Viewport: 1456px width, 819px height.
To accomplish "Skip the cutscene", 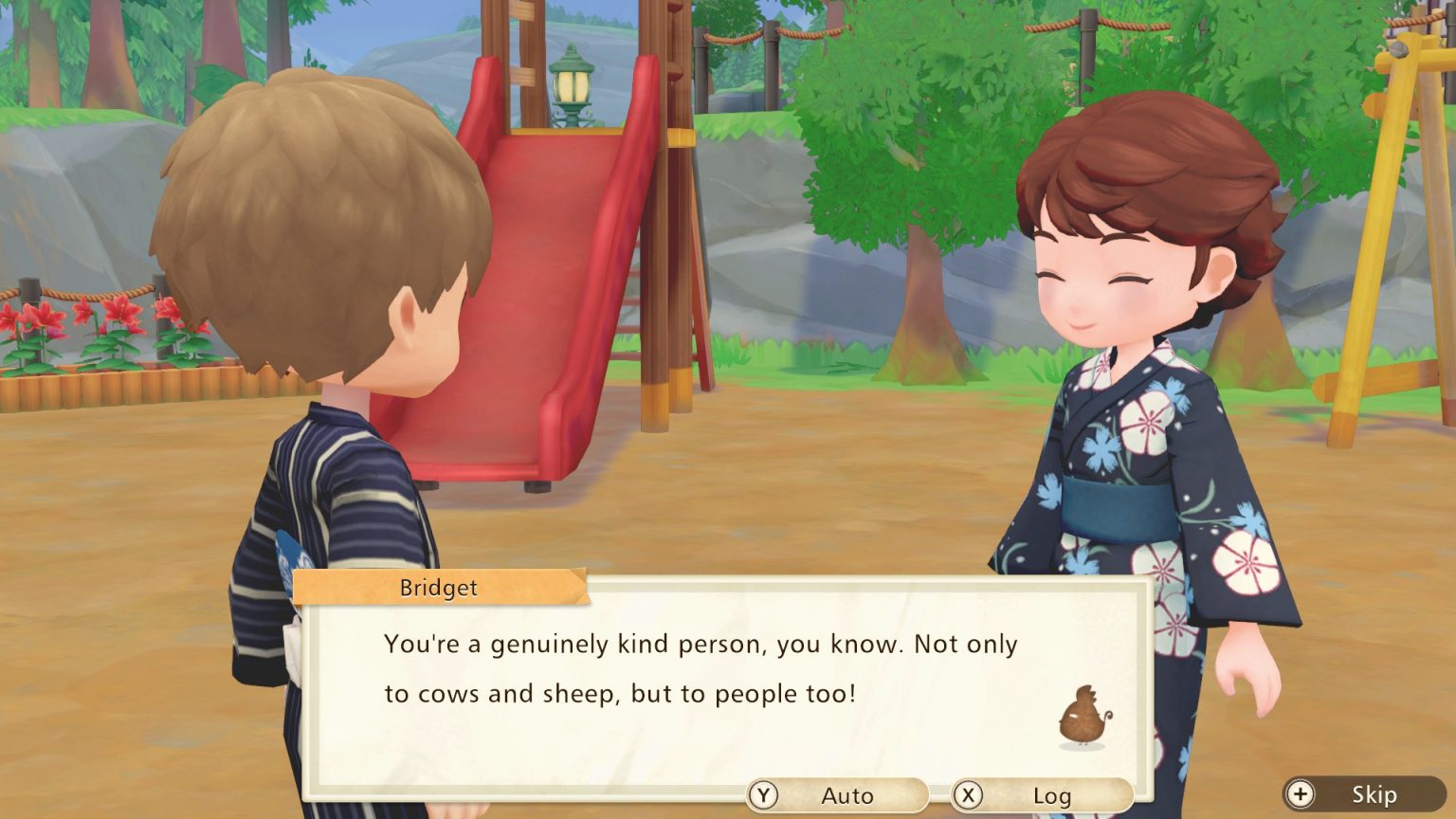I will coord(1364,794).
